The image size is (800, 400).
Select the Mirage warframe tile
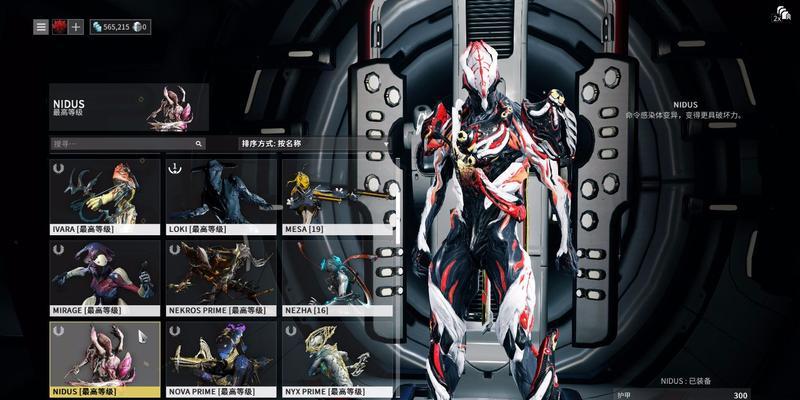[x=105, y=278]
